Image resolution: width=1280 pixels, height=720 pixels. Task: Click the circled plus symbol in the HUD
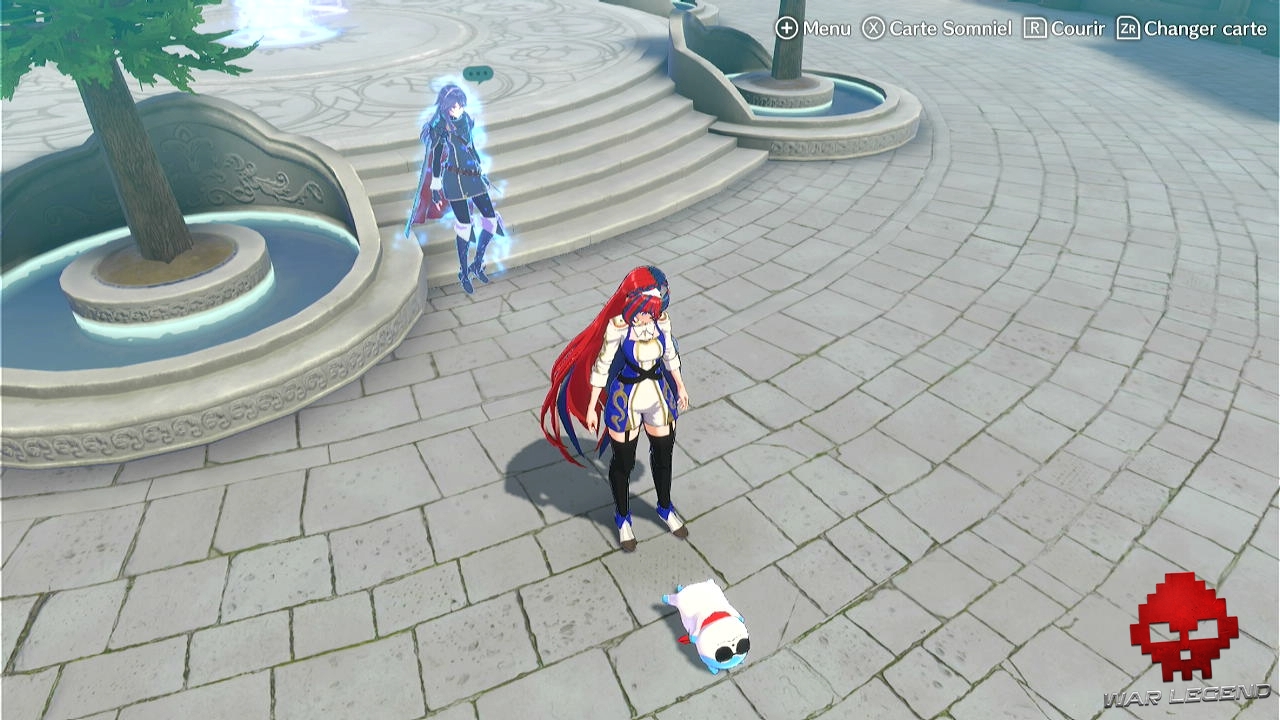click(x=786, y=29)
